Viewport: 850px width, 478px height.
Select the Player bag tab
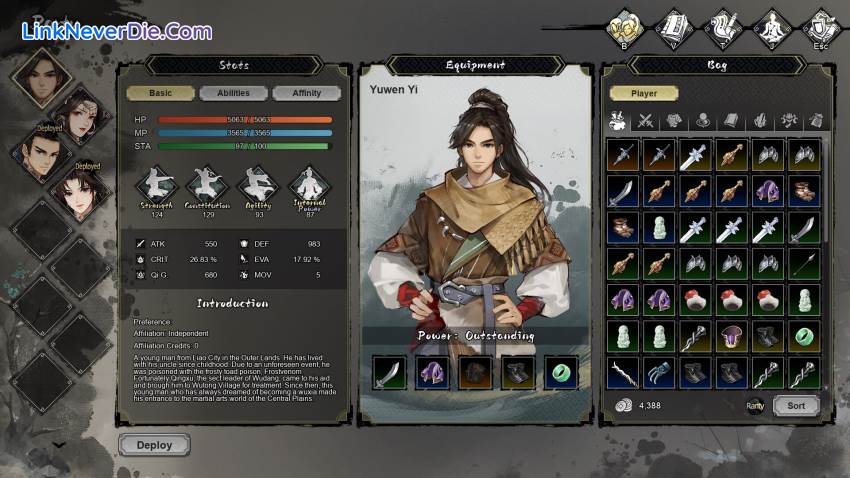pyautogui.click(x=643, y=93)
